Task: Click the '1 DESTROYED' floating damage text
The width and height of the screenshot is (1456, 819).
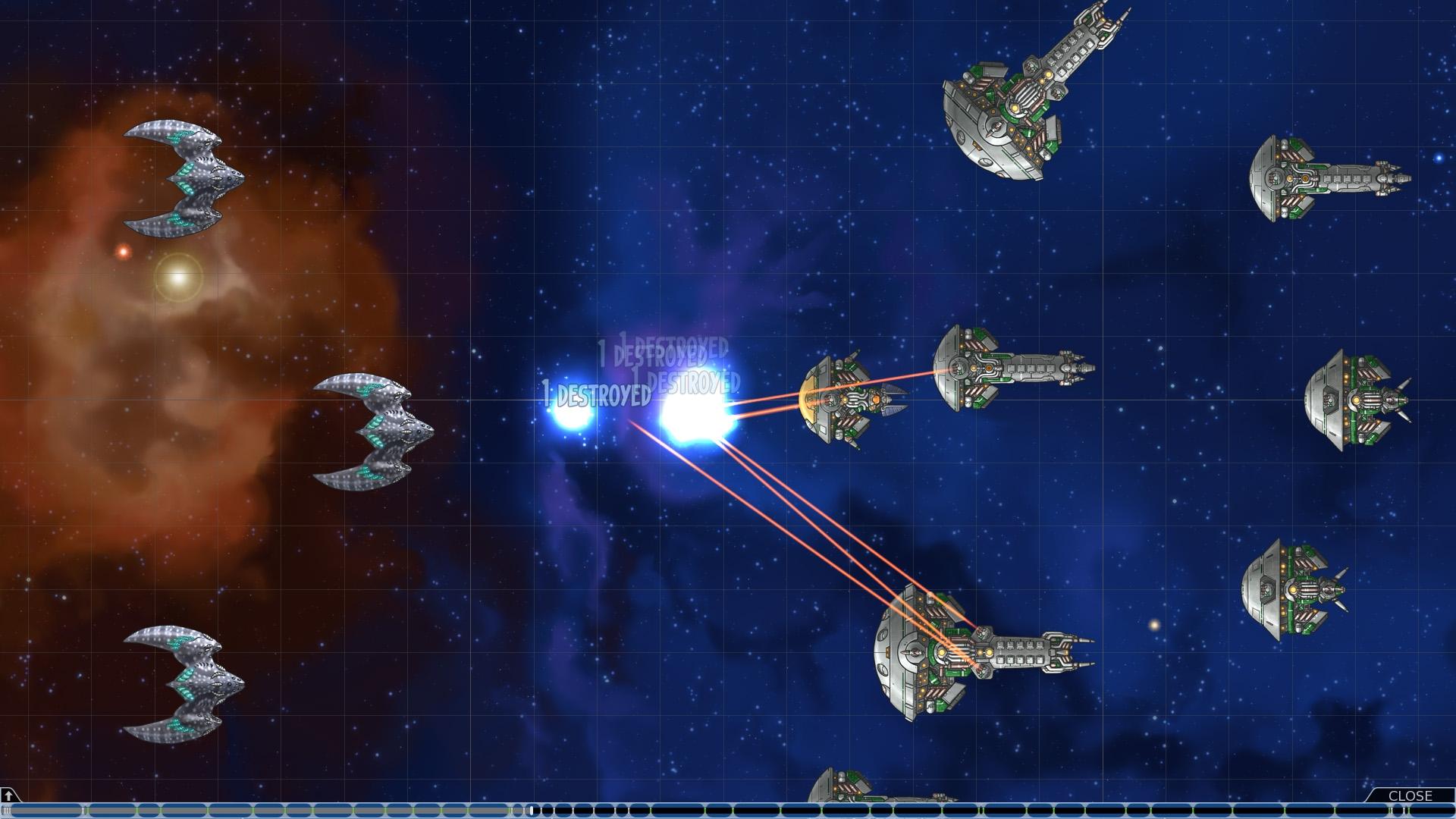Action: (x=590, y=394)
